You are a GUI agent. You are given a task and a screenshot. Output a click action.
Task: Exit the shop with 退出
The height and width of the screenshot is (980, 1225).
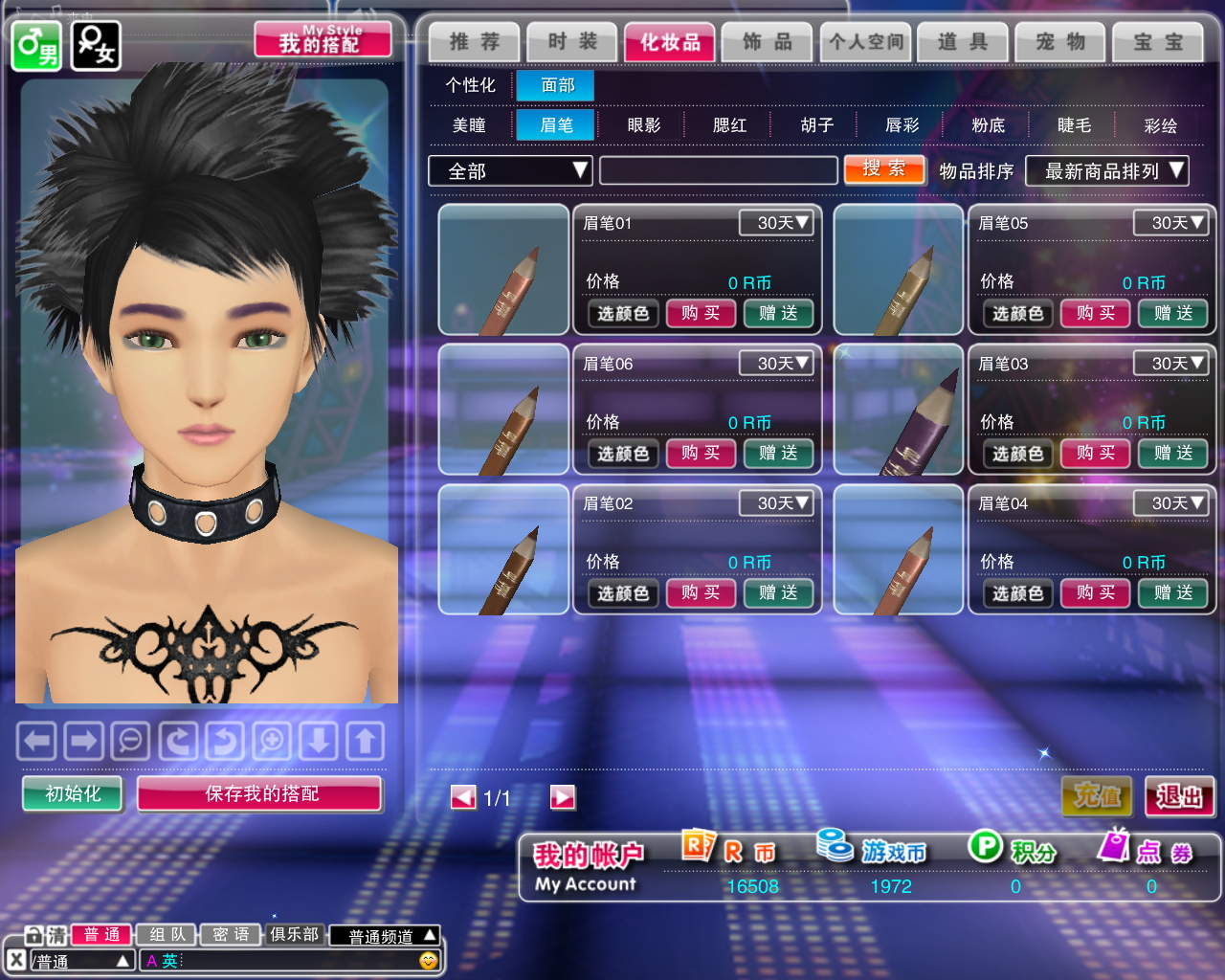click(x=1179, y=795)
